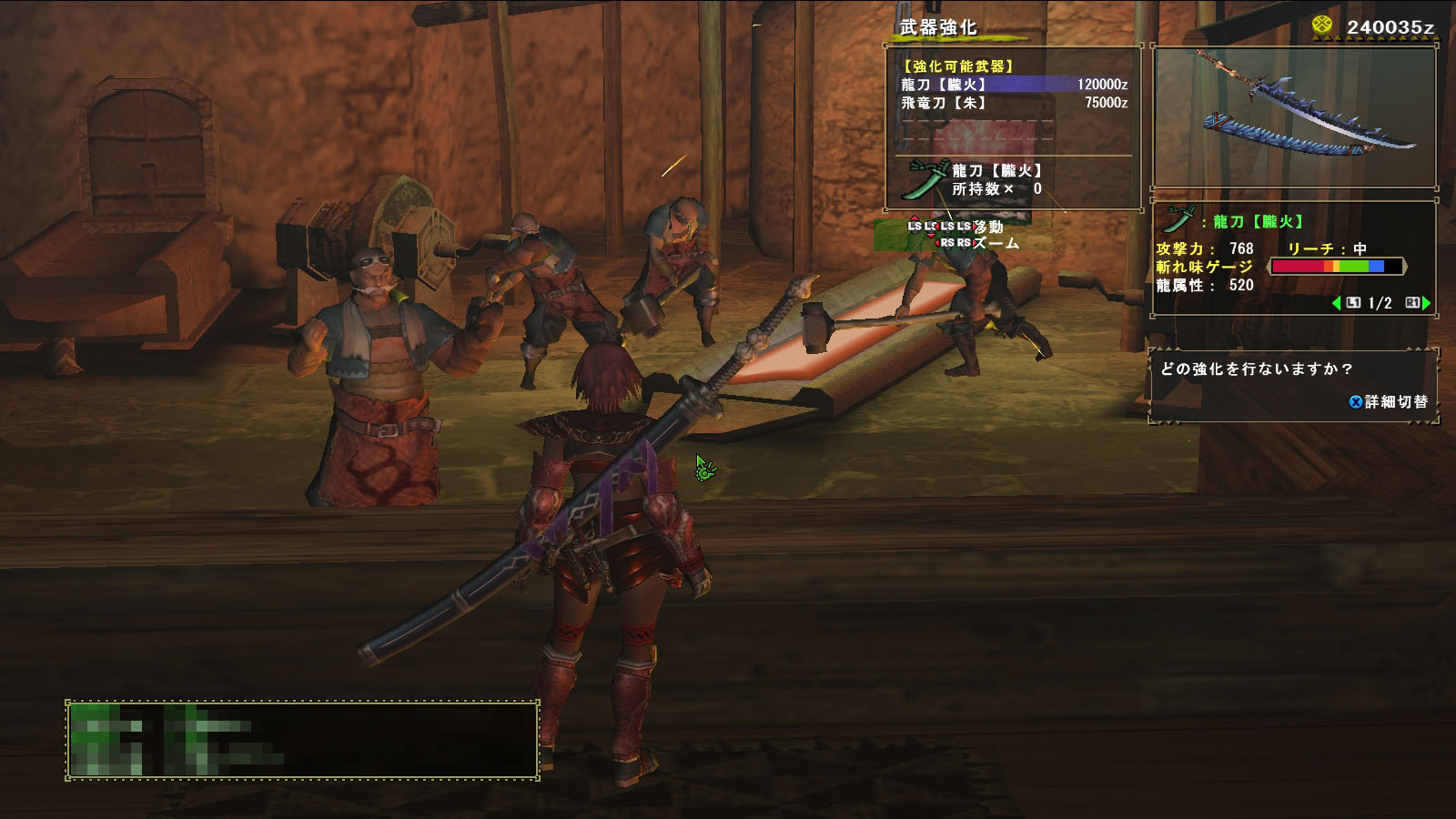Click the blue spiked longsword preview image
This screenshot has width=1456, height=819.
pos(1295,116)
